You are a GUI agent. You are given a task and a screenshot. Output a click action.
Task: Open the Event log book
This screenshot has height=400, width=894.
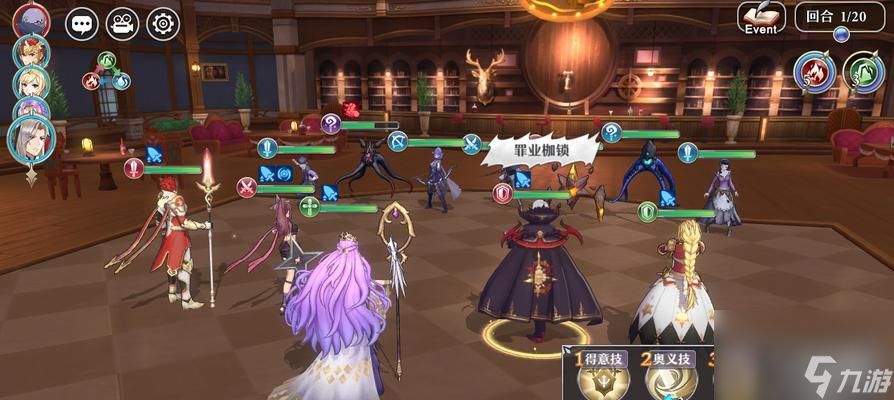761,17
